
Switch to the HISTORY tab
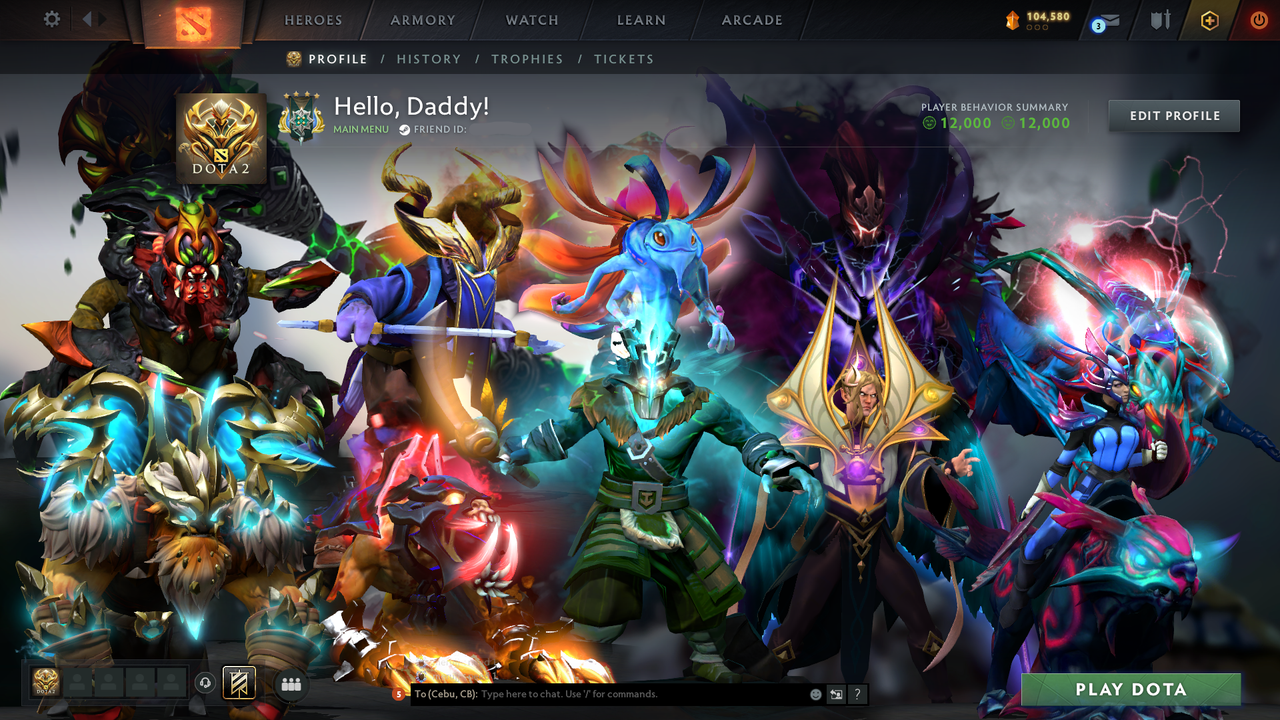[x=429, y=59]
